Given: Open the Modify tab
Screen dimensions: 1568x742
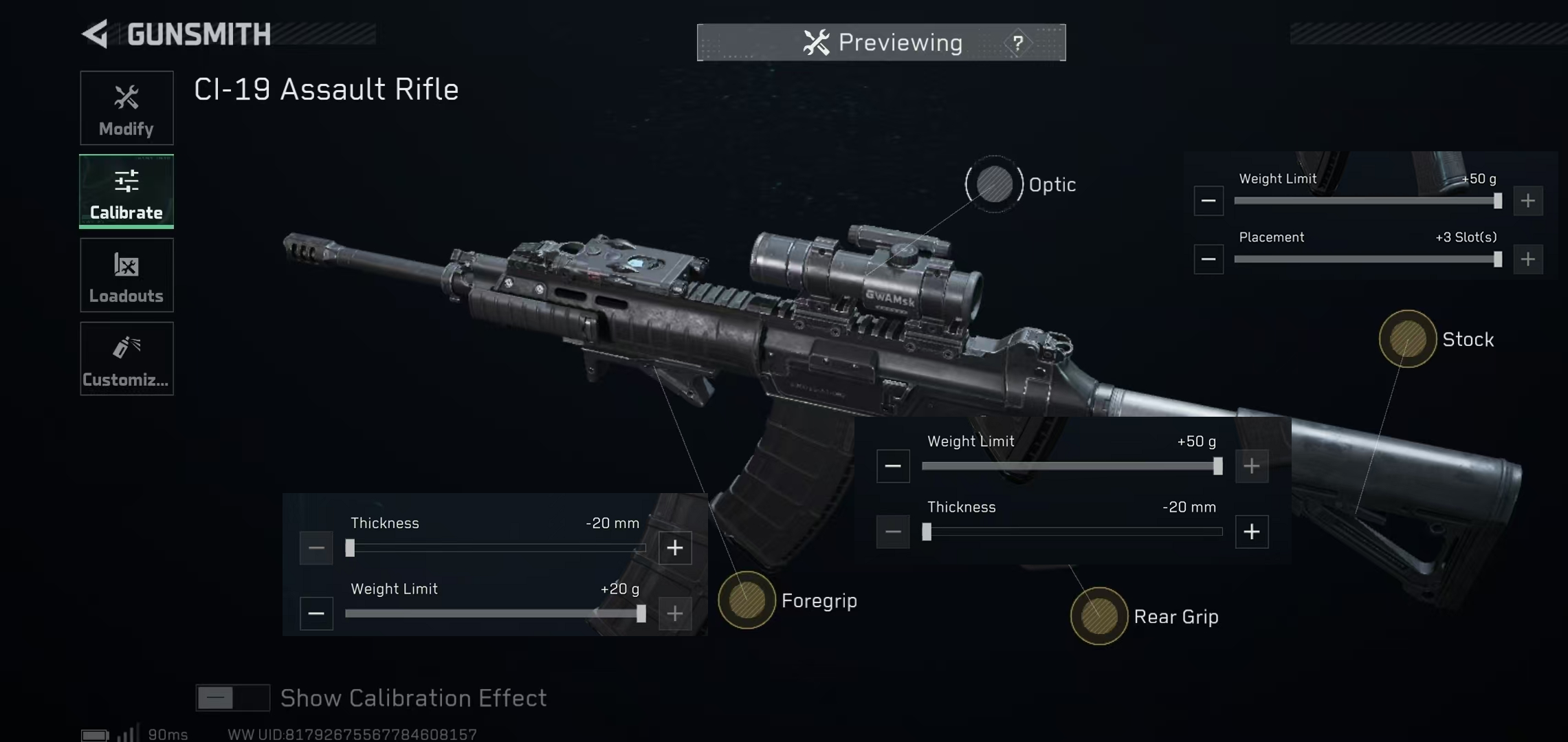Looking at the screenshot, I should 126,108.
